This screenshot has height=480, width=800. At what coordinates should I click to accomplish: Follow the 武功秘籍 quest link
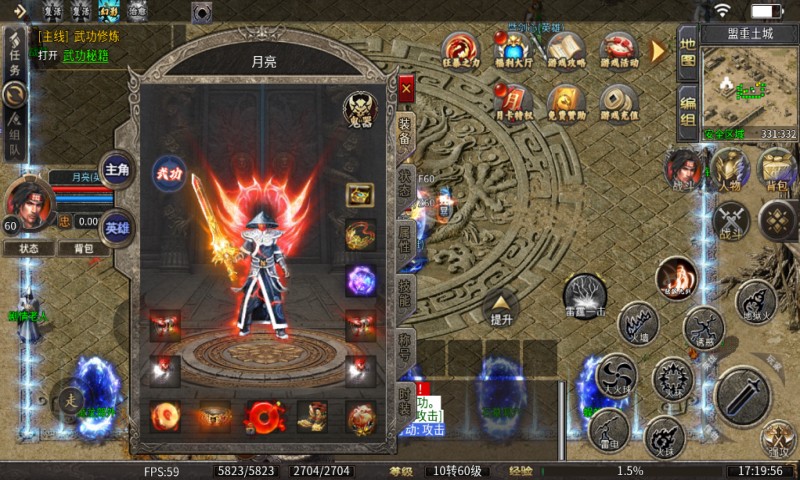pyautogui.click(x=86, y=56)
